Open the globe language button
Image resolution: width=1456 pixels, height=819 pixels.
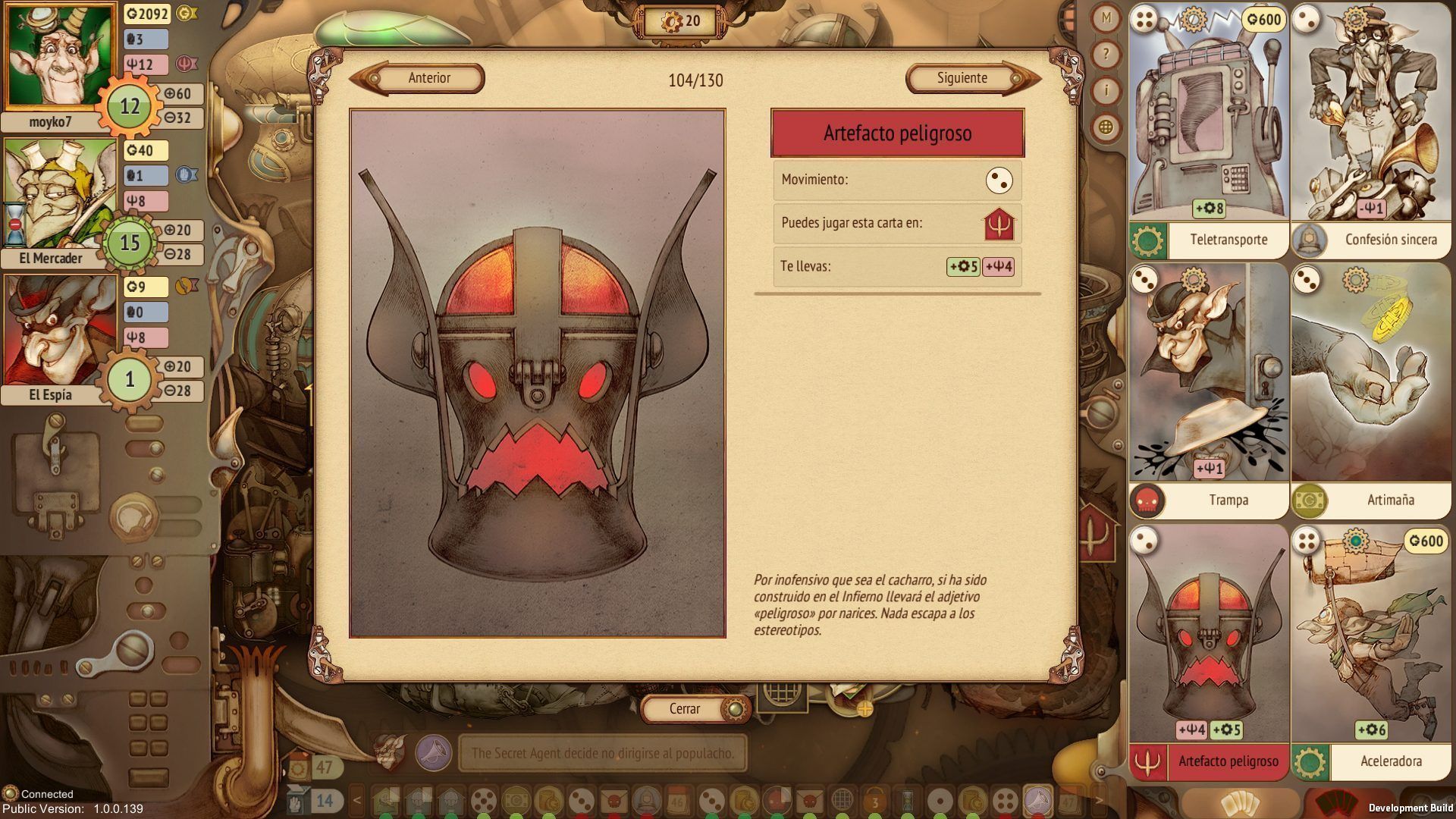pyautogui.click(x=1106, y=127)
